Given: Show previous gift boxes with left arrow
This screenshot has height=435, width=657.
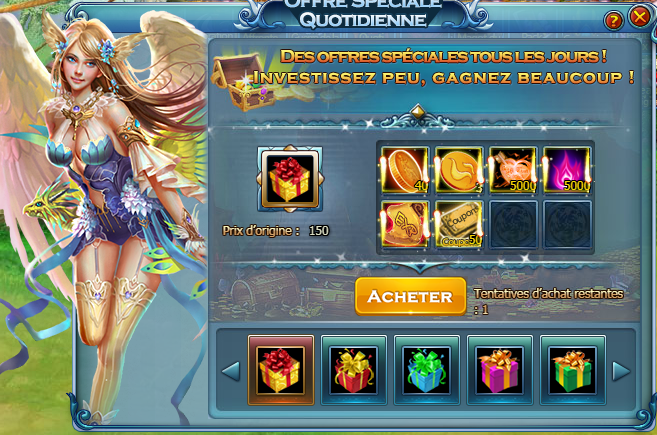Looking at the screenshot, I should 230,371.
